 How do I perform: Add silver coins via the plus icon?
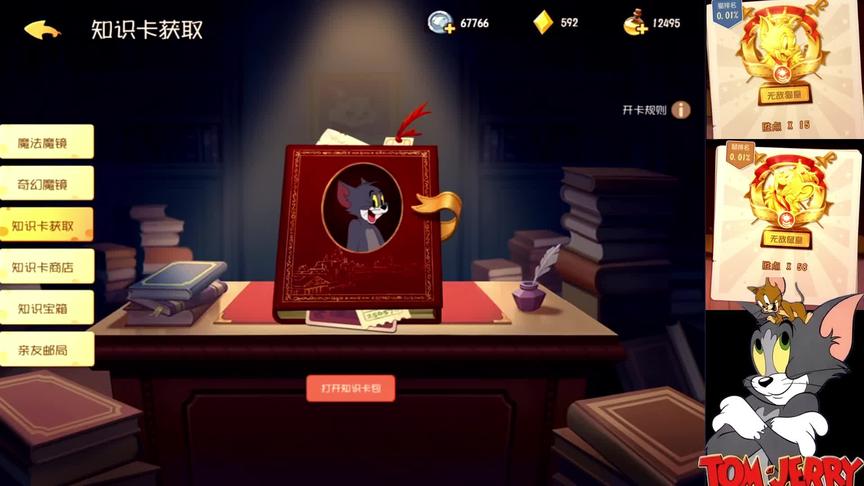tap(441, 23)
